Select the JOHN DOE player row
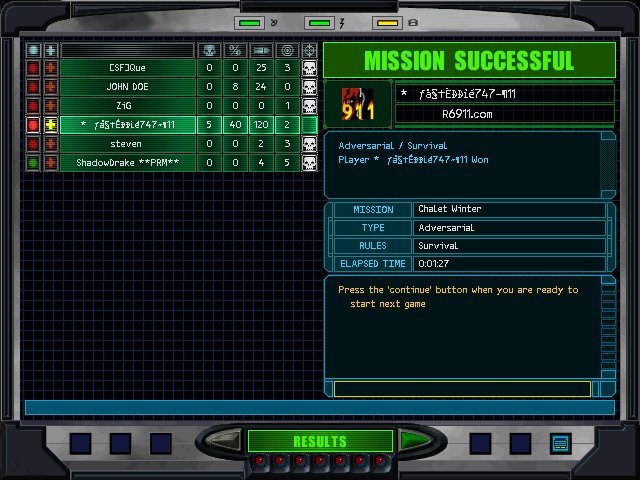 click(x=128, y=87)
